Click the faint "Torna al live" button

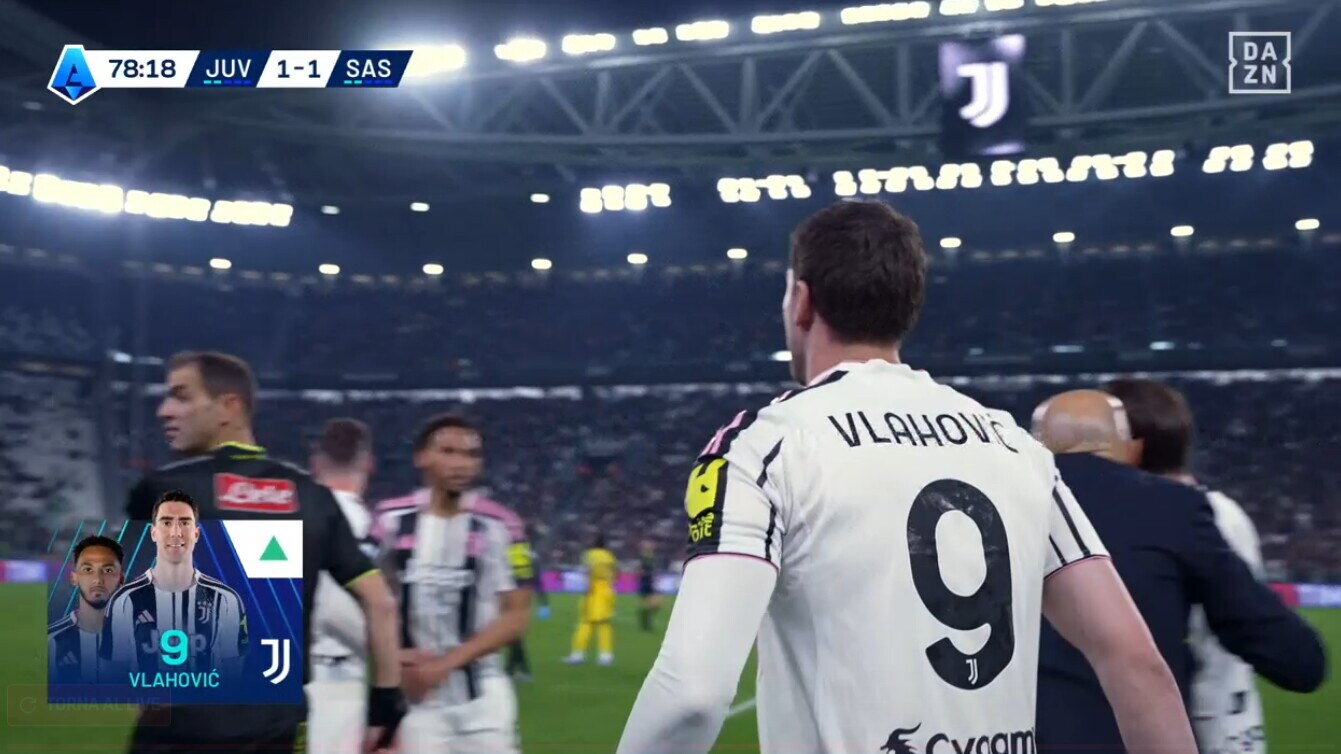pyautogui.click(x=88, y=706)
